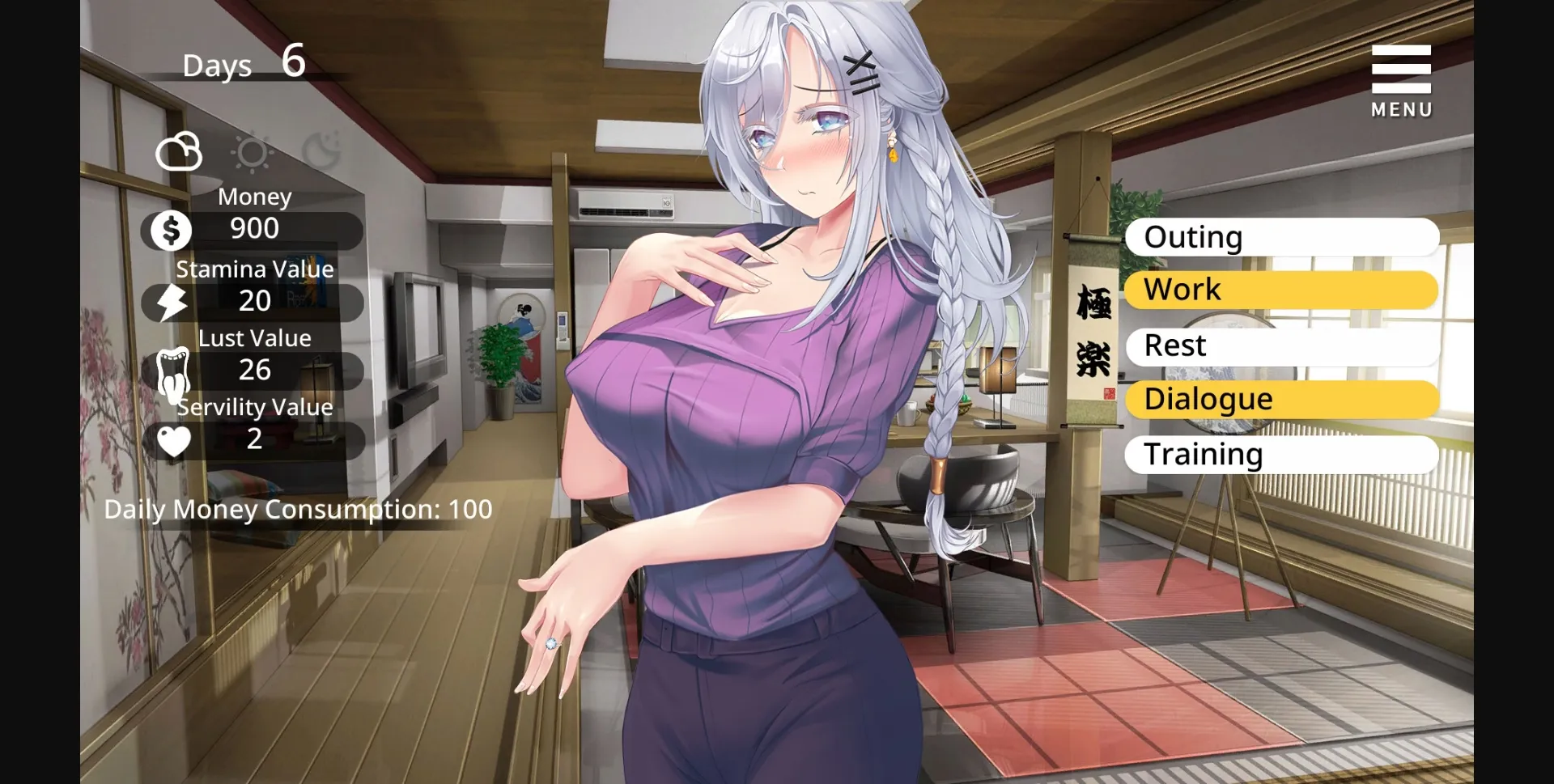Select the lightning Stamina Value icon
Viewport: 1554px width, 784px height.
point(171,301)
